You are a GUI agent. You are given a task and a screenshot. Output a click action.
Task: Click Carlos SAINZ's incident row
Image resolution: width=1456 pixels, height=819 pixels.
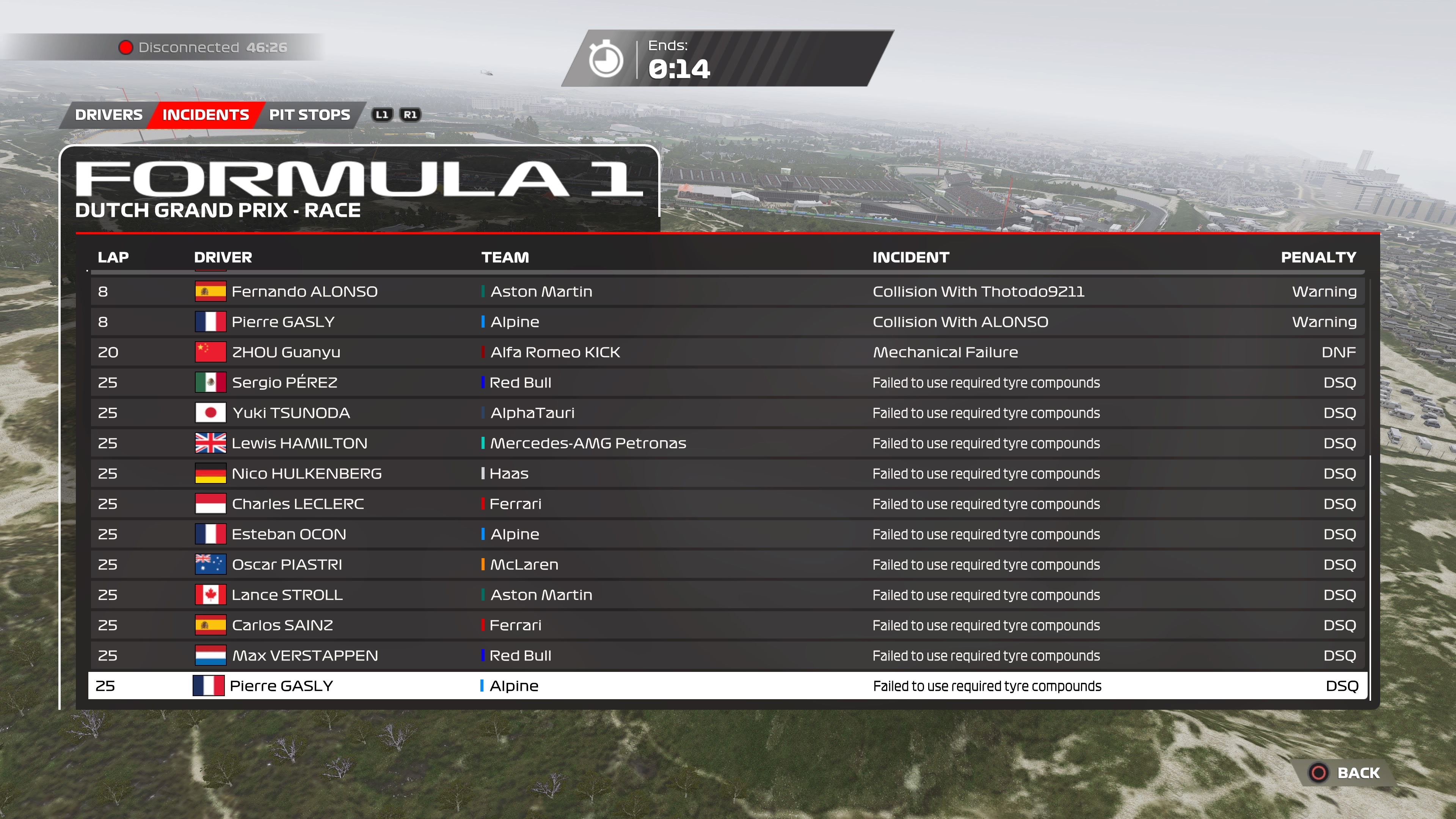pyautogui.click(x=727, y=625)
